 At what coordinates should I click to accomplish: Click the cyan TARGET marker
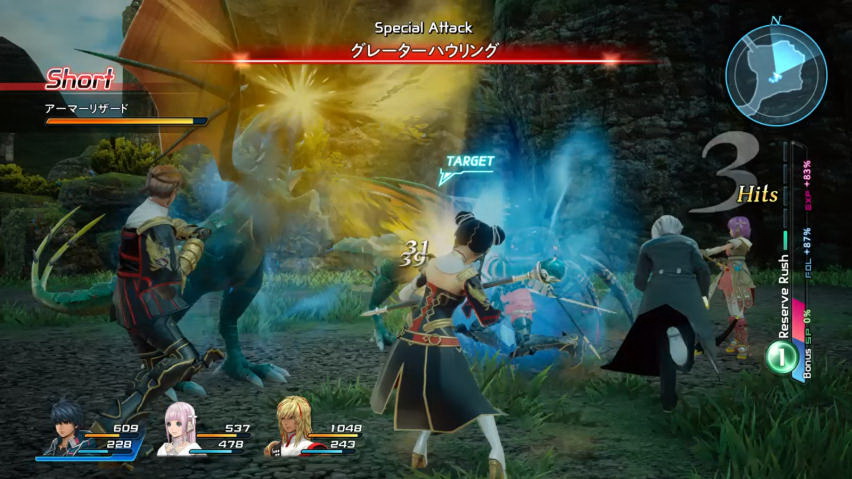click(466, 167)
